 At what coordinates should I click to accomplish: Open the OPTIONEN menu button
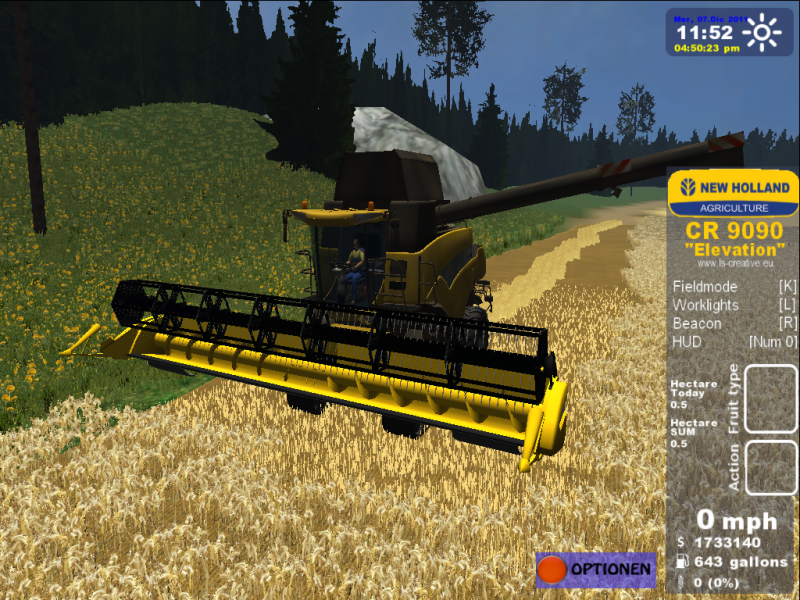point(596,570)
